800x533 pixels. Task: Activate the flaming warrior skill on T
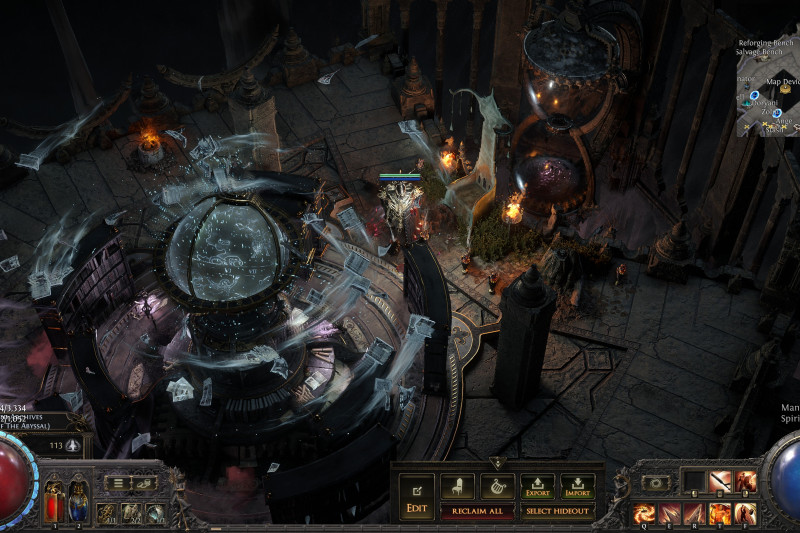coord(720,514)
